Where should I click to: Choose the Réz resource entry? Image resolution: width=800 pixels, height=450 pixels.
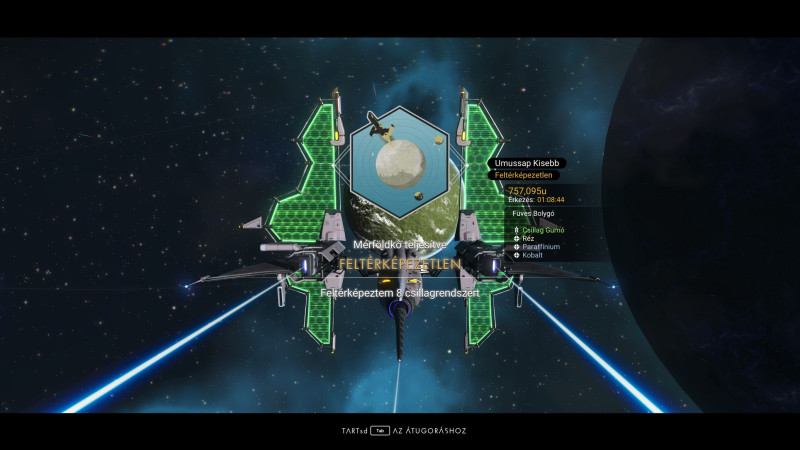click(x=528, y=239)
